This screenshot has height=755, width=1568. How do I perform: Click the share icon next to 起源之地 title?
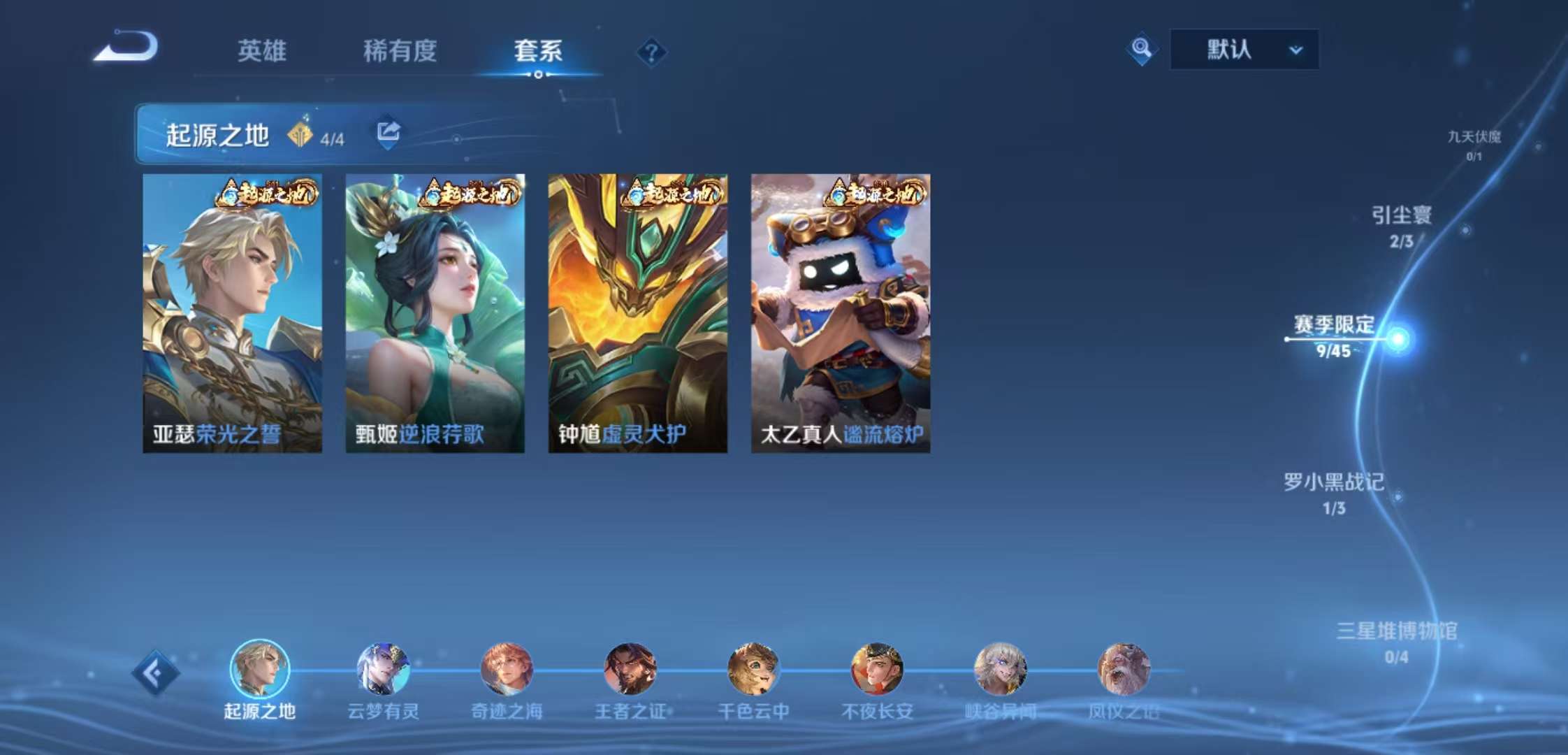[389, 130]
